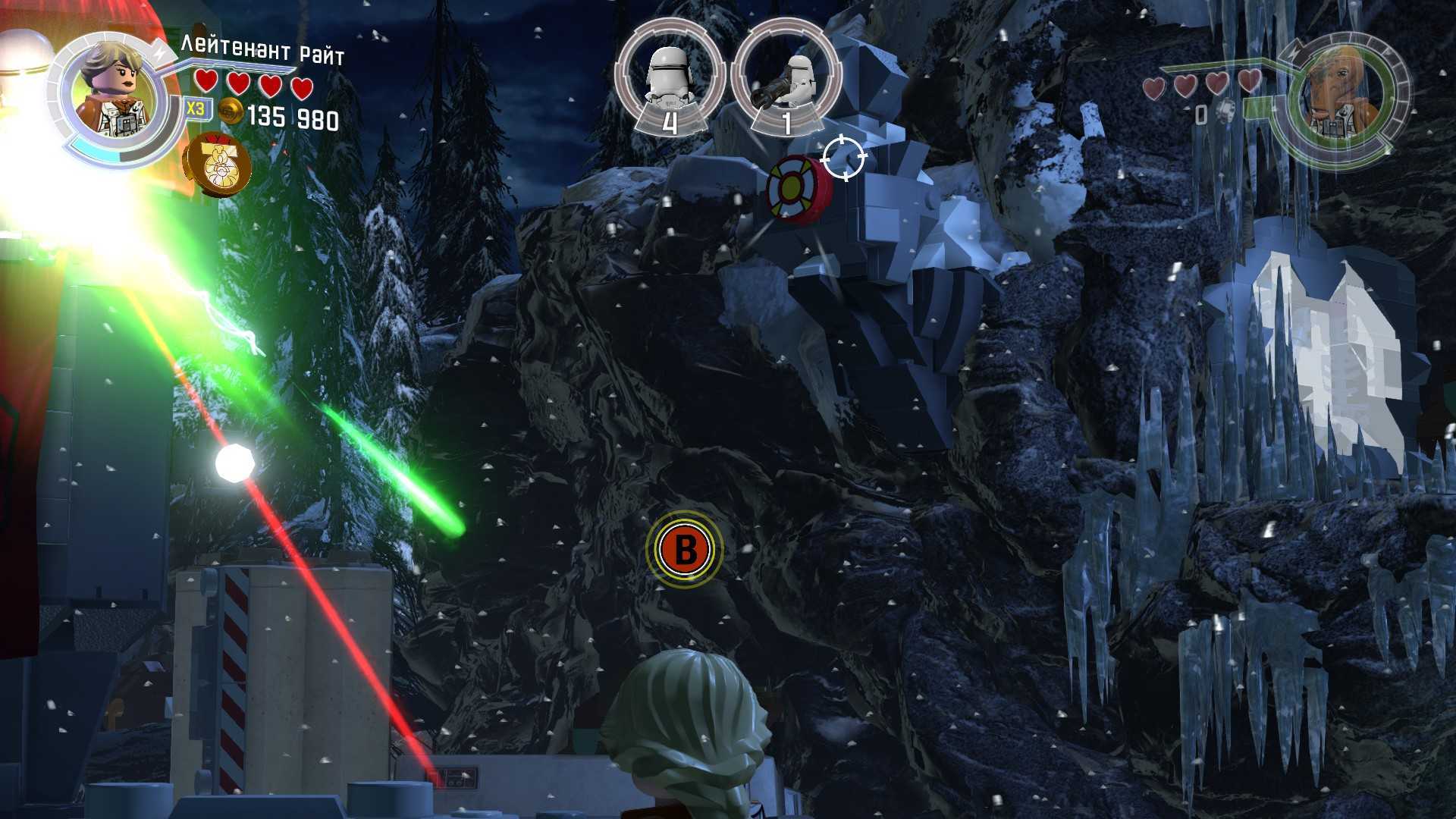Click the x3 stud multiplier badge

[x=196, y=108]
